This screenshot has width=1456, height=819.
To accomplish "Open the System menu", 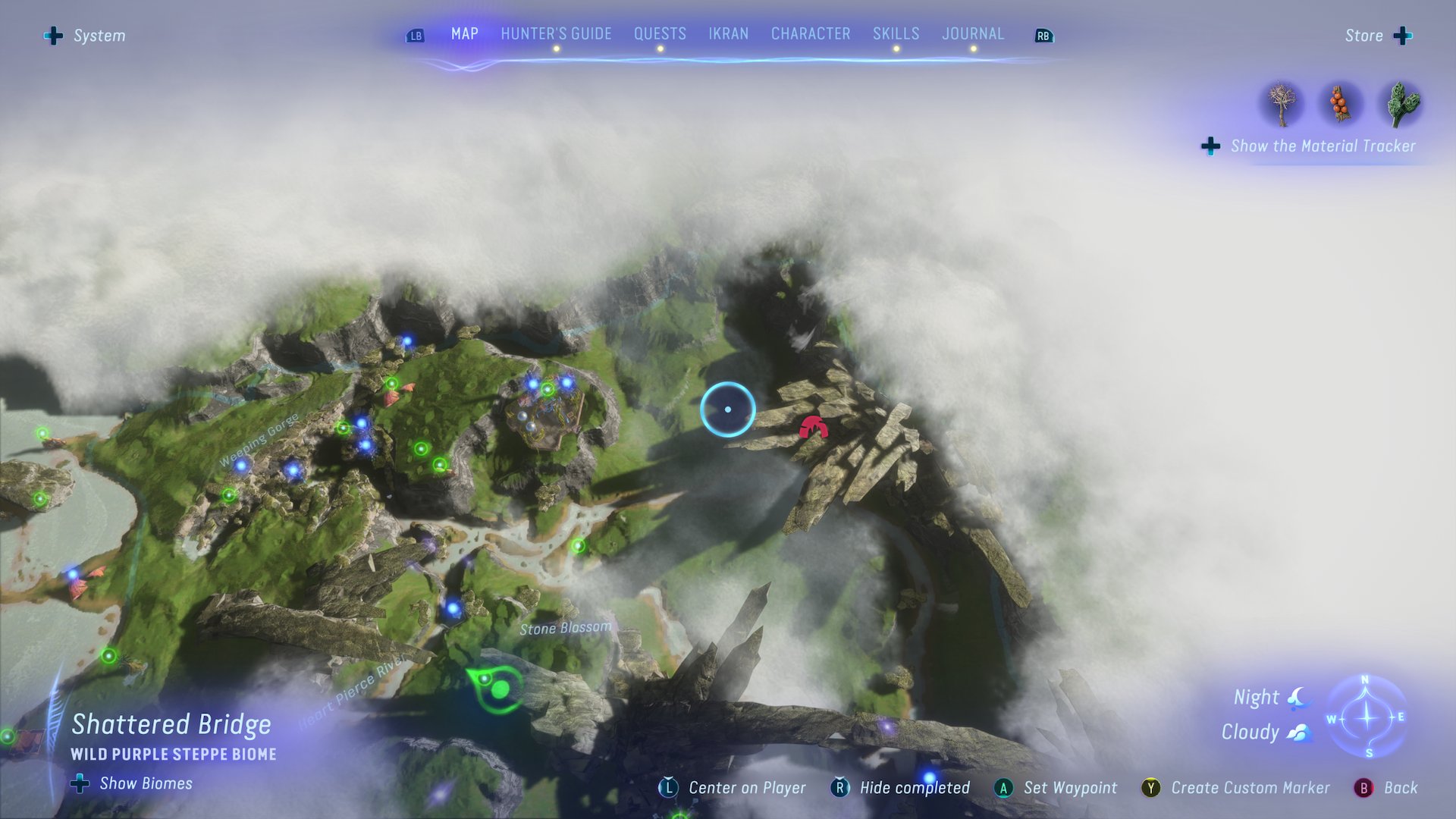I will [x=85, y=36].
